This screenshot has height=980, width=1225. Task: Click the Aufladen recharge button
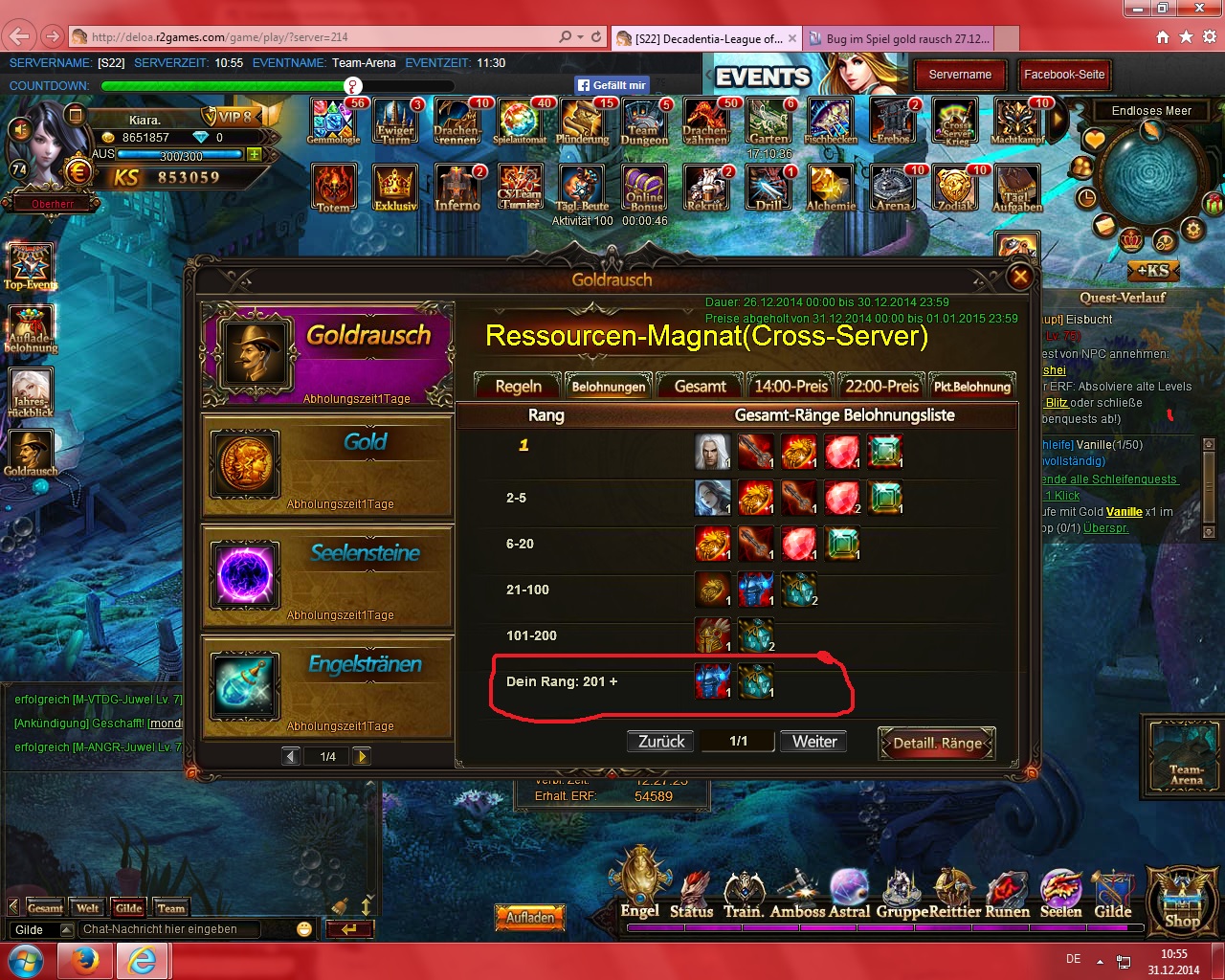pos(529,918)
